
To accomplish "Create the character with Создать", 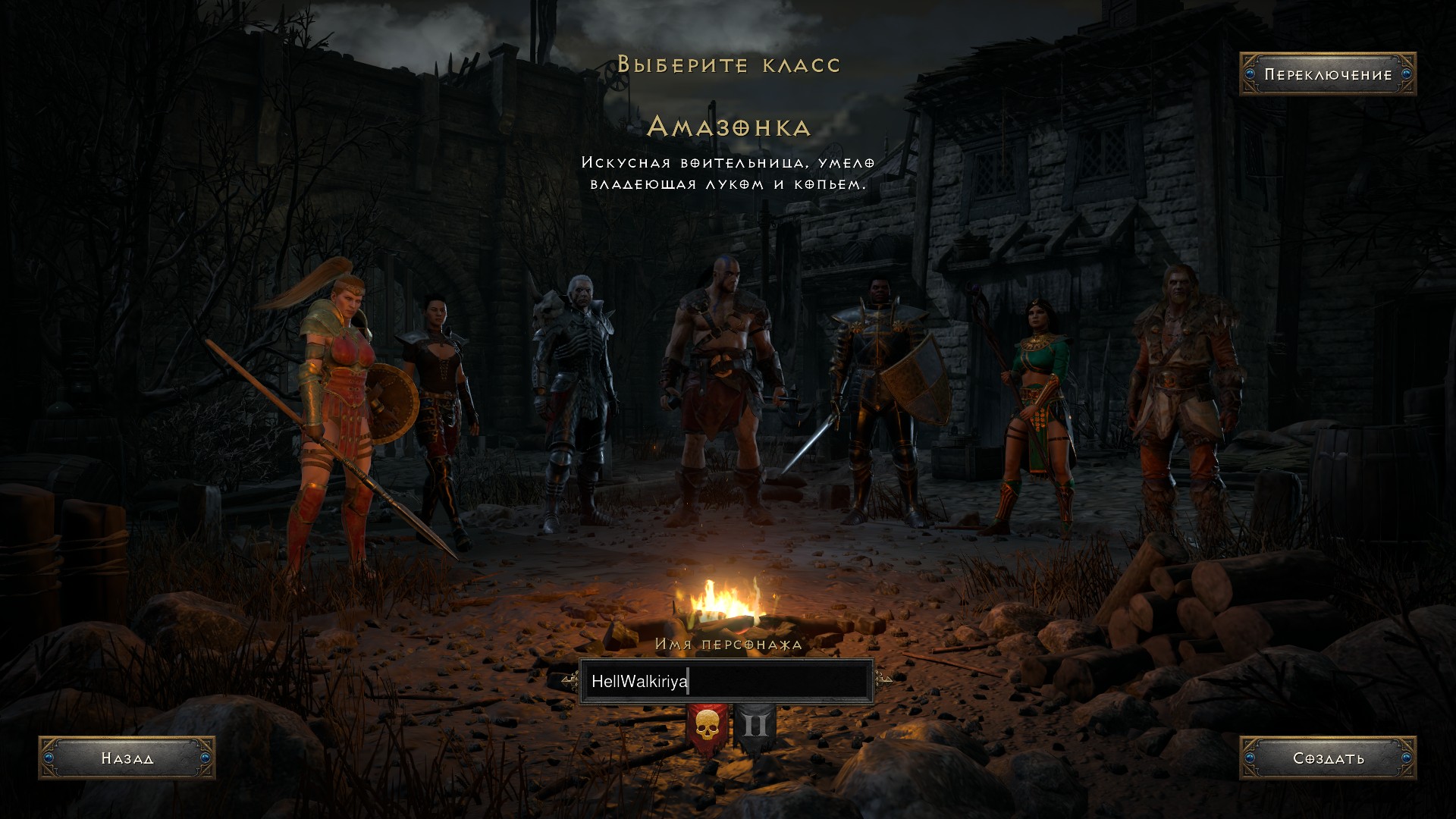I will pos(1327,758).
